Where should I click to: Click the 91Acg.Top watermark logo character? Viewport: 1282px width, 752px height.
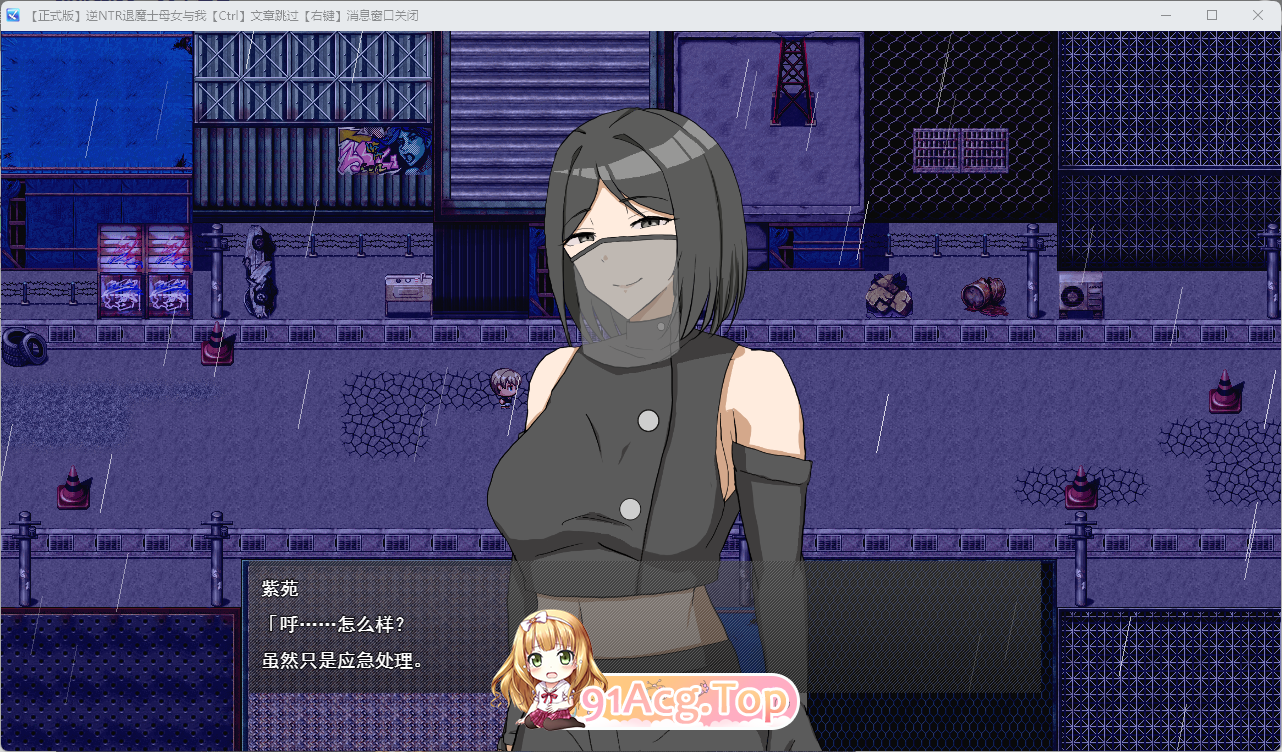coord(545,660)
